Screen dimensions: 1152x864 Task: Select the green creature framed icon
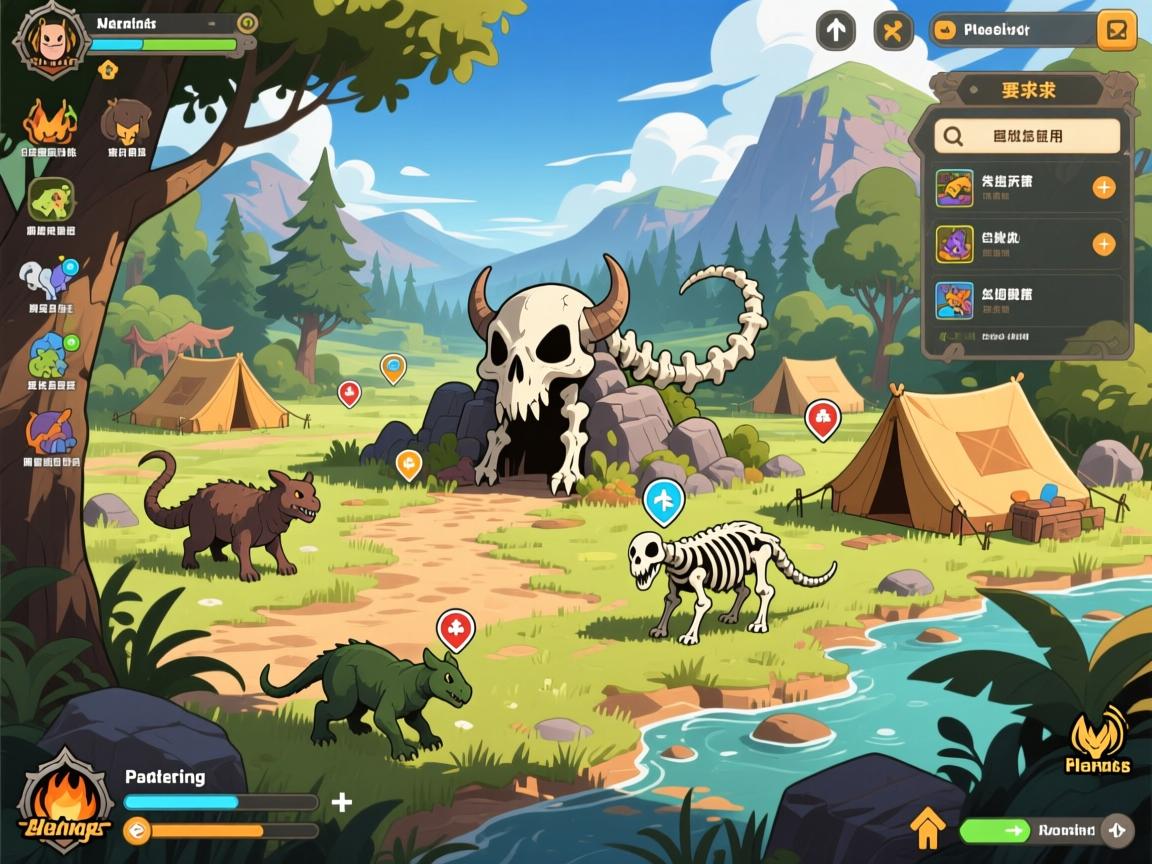(51, 200)
